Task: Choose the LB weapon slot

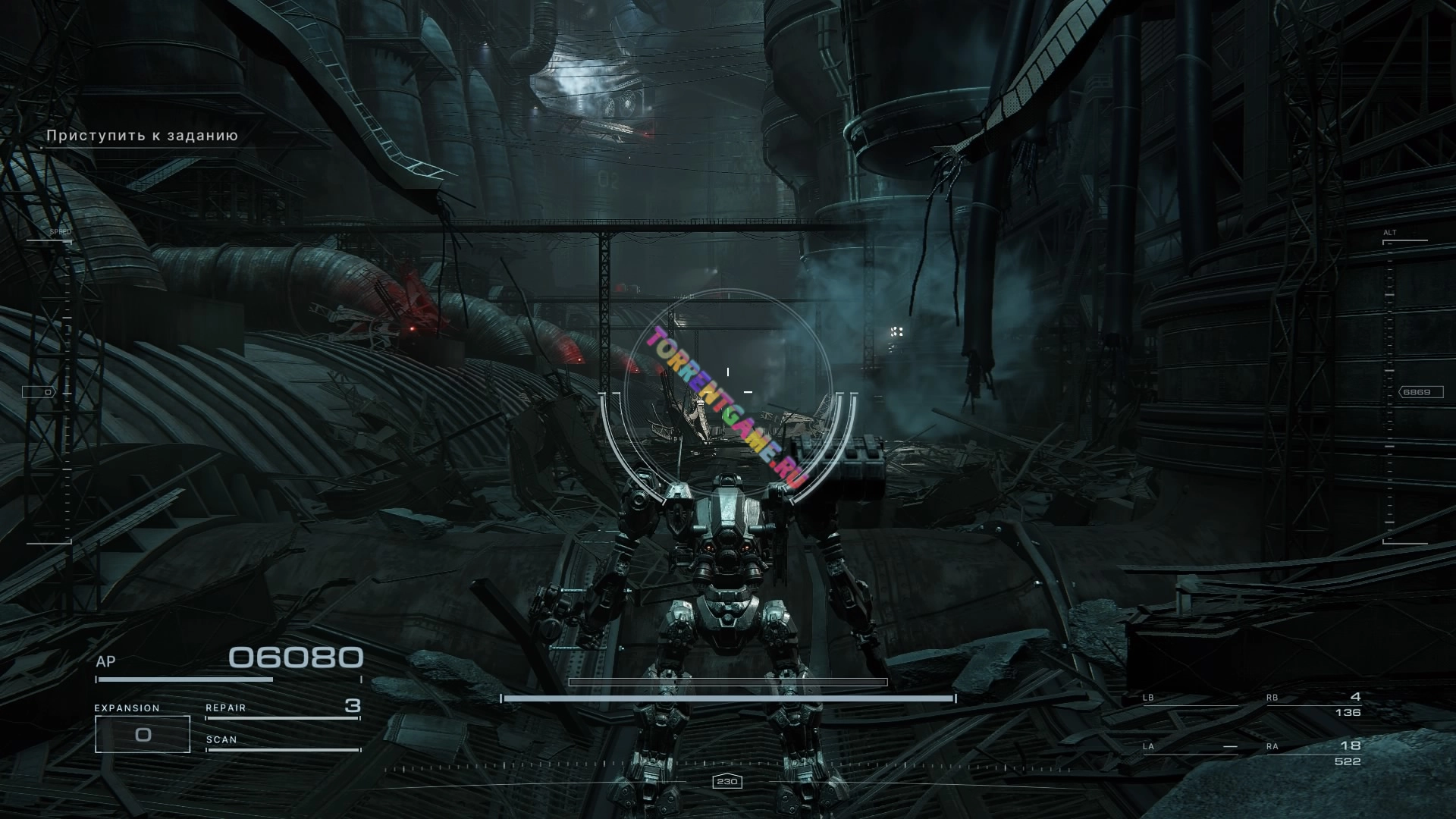Action: pos(1189,699)
